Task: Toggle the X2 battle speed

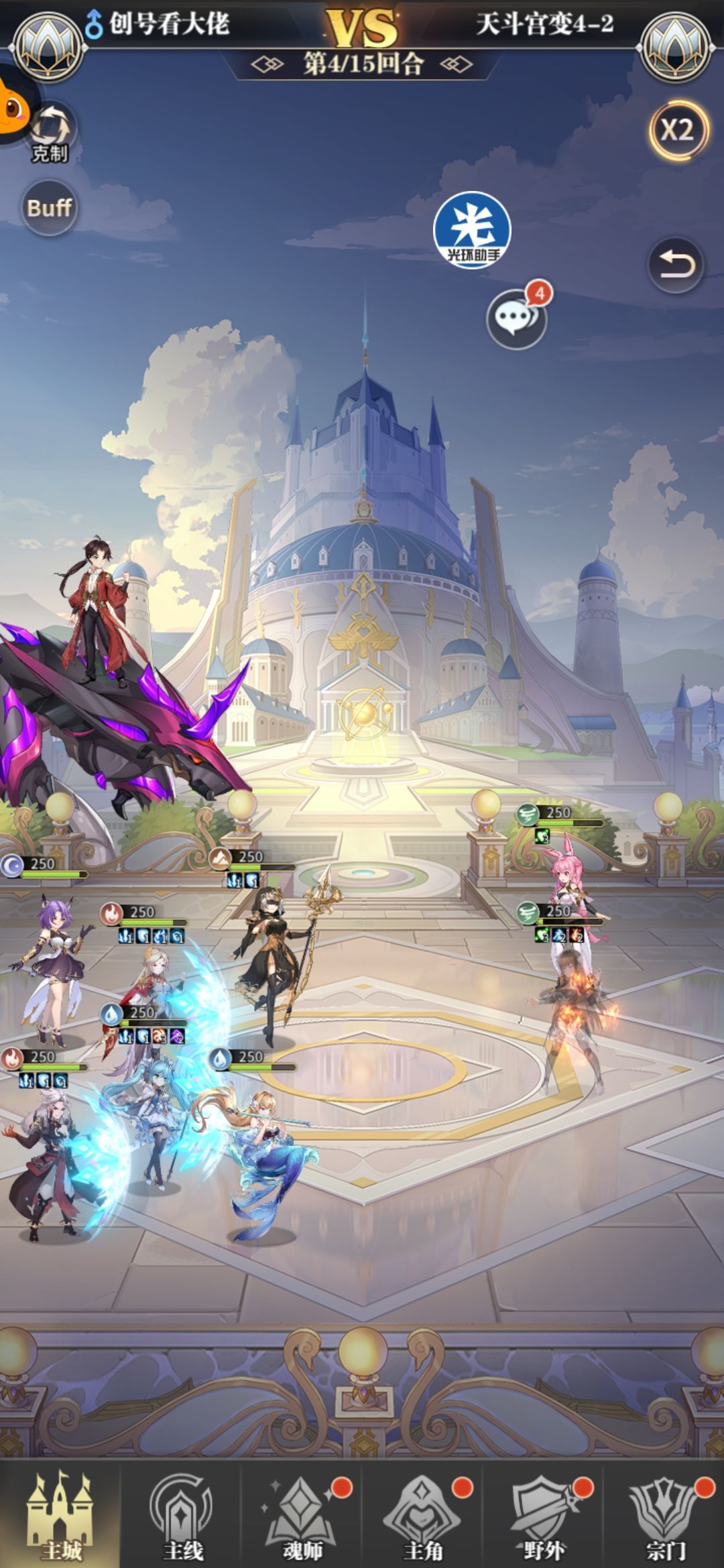Action: click(x=677, y=129)
